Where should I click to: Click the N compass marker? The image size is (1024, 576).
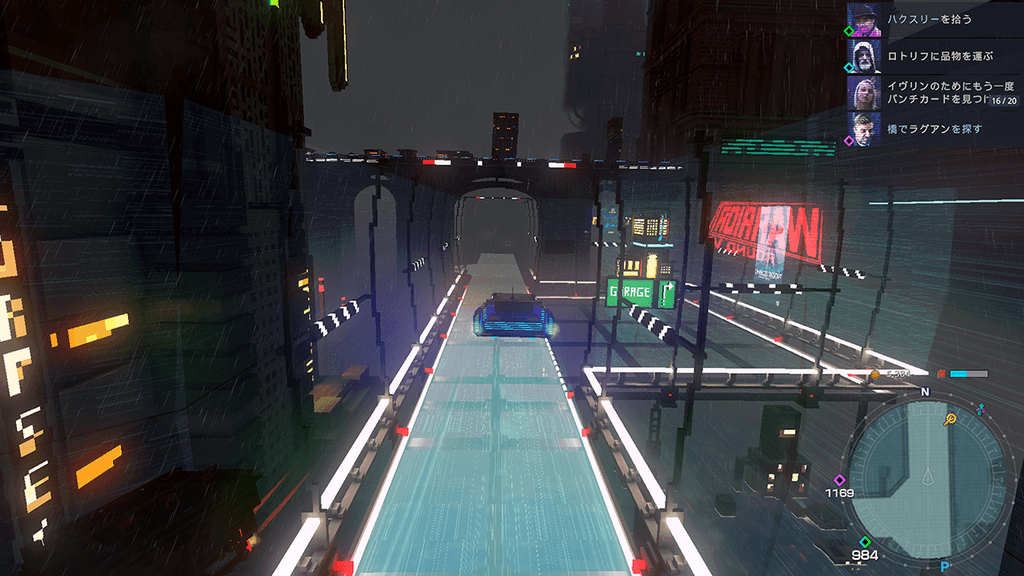point(925,393)
